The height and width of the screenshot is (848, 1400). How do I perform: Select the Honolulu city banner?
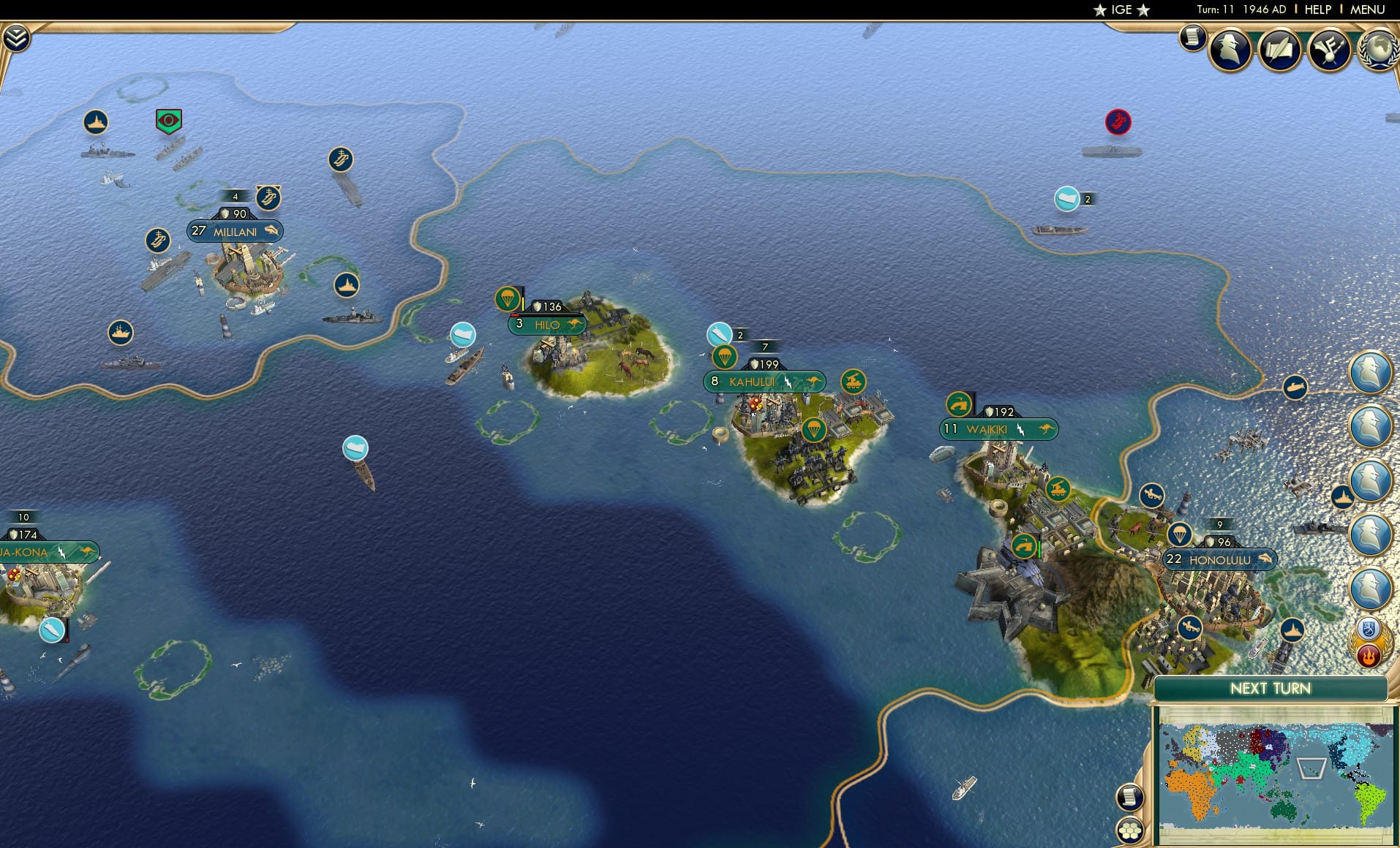pos(1219,559)
